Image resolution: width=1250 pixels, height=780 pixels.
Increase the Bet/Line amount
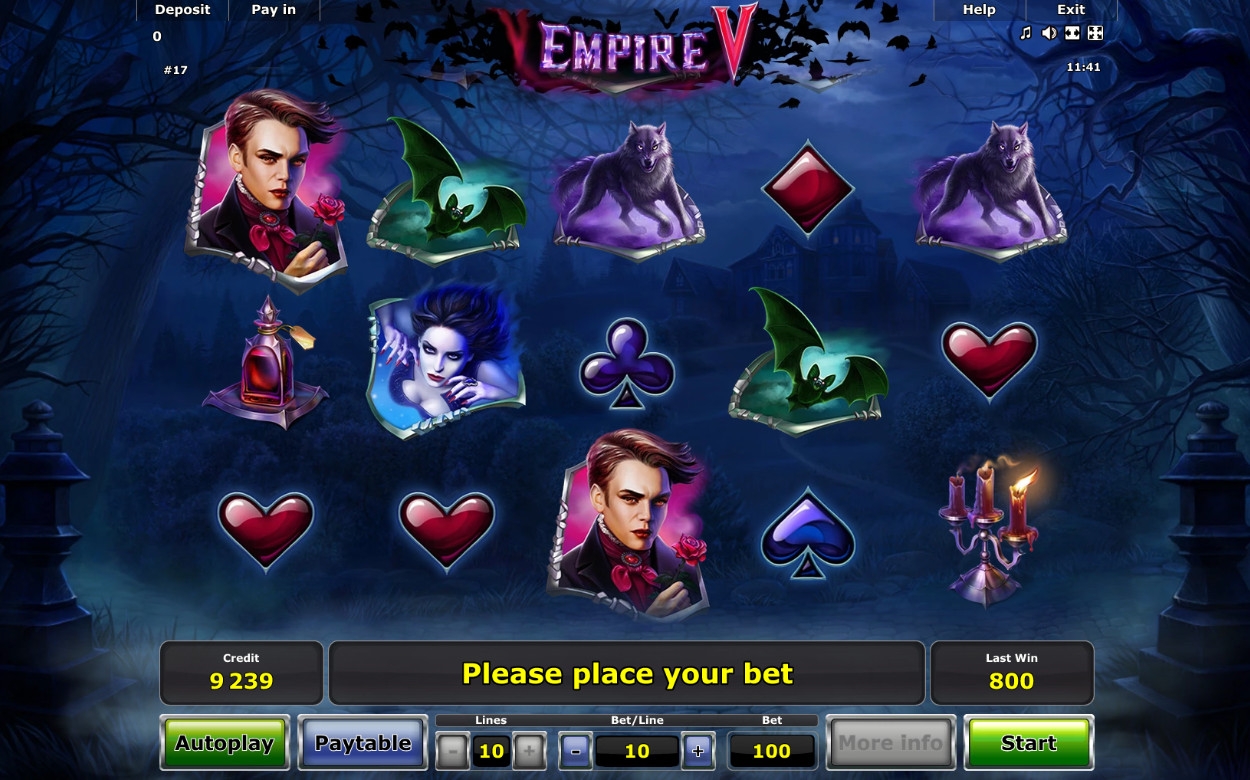point(698,750)
